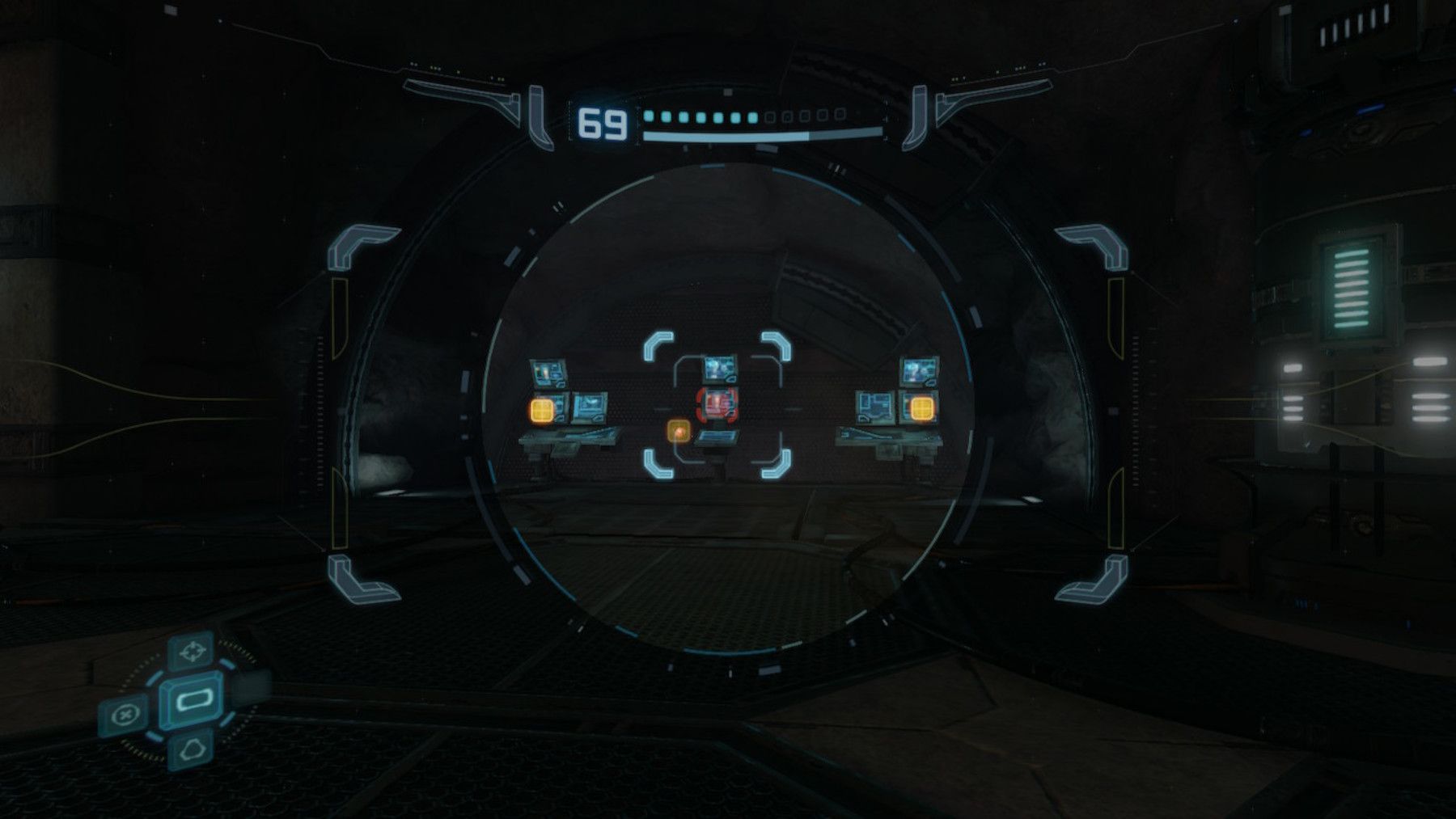1456x819 pixels.
Task: Select the Scan Visor crosshair icon
Action: [x=192, y=650]
